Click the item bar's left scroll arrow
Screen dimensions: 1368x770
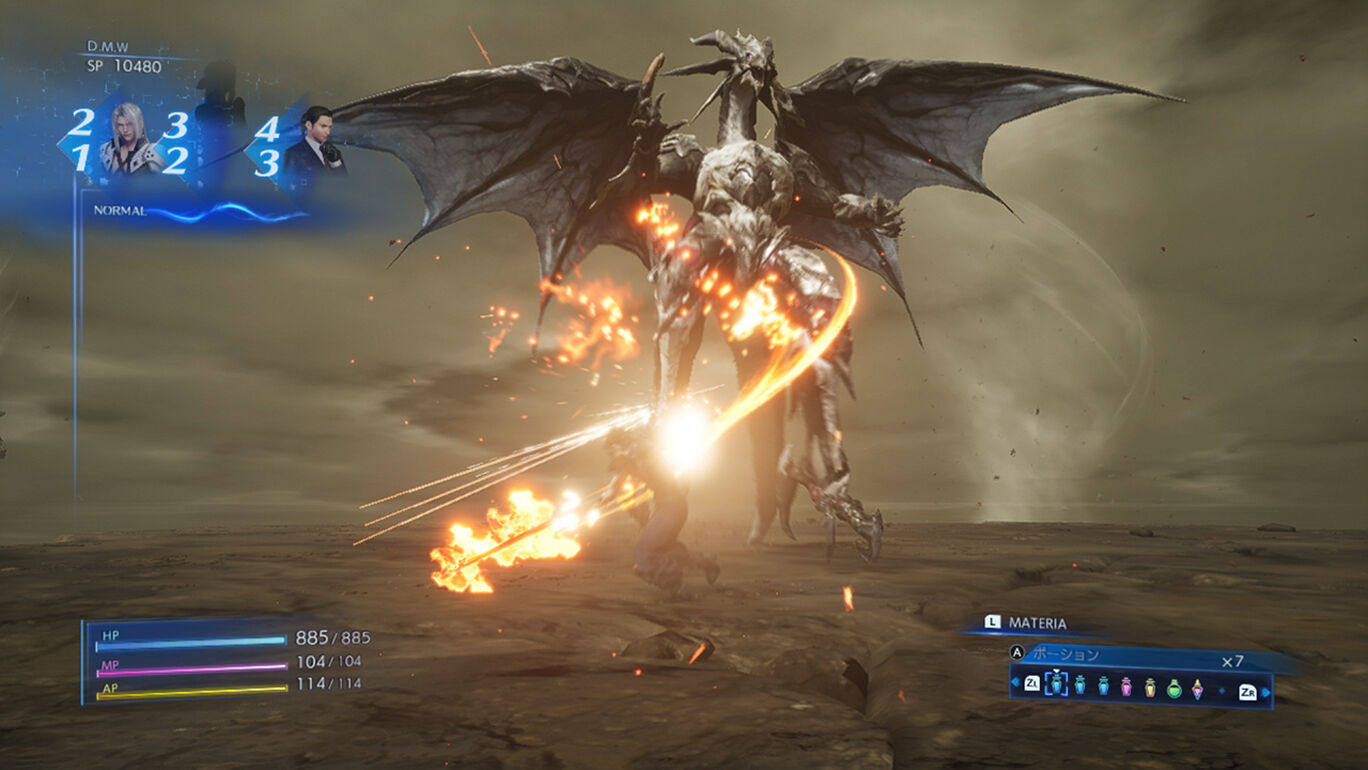pyautogui.click(x=1016, y=684)
